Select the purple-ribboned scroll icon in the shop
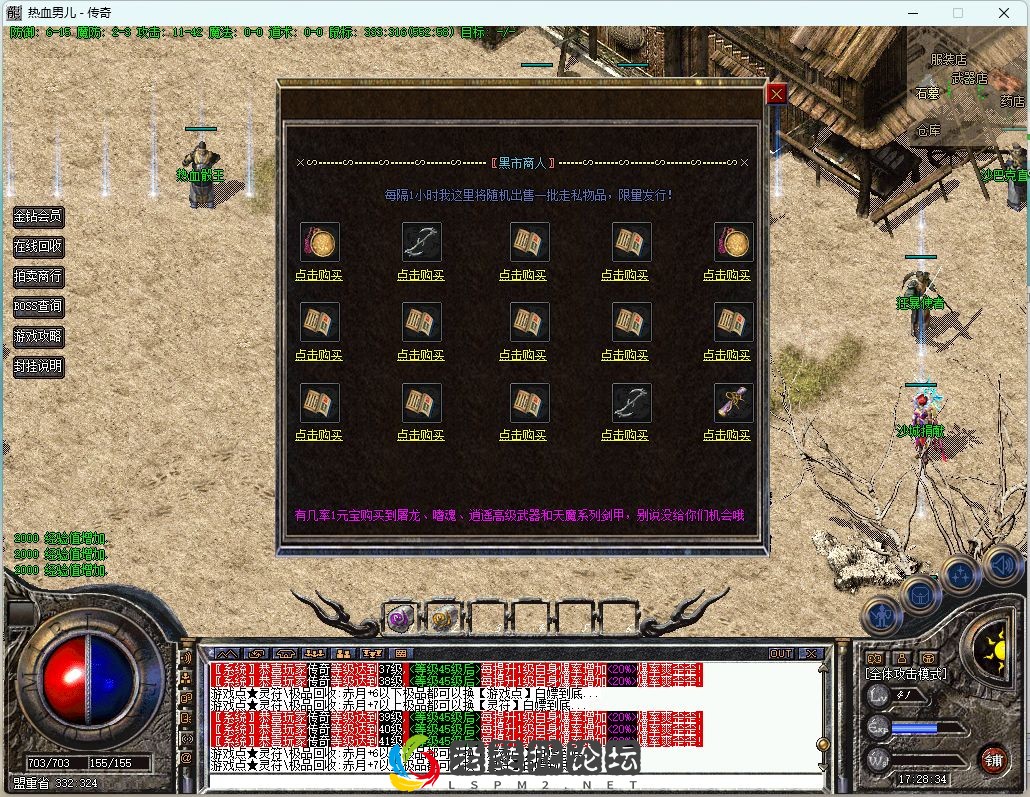This screenshot has height=797, width=1030. (733, 403)
